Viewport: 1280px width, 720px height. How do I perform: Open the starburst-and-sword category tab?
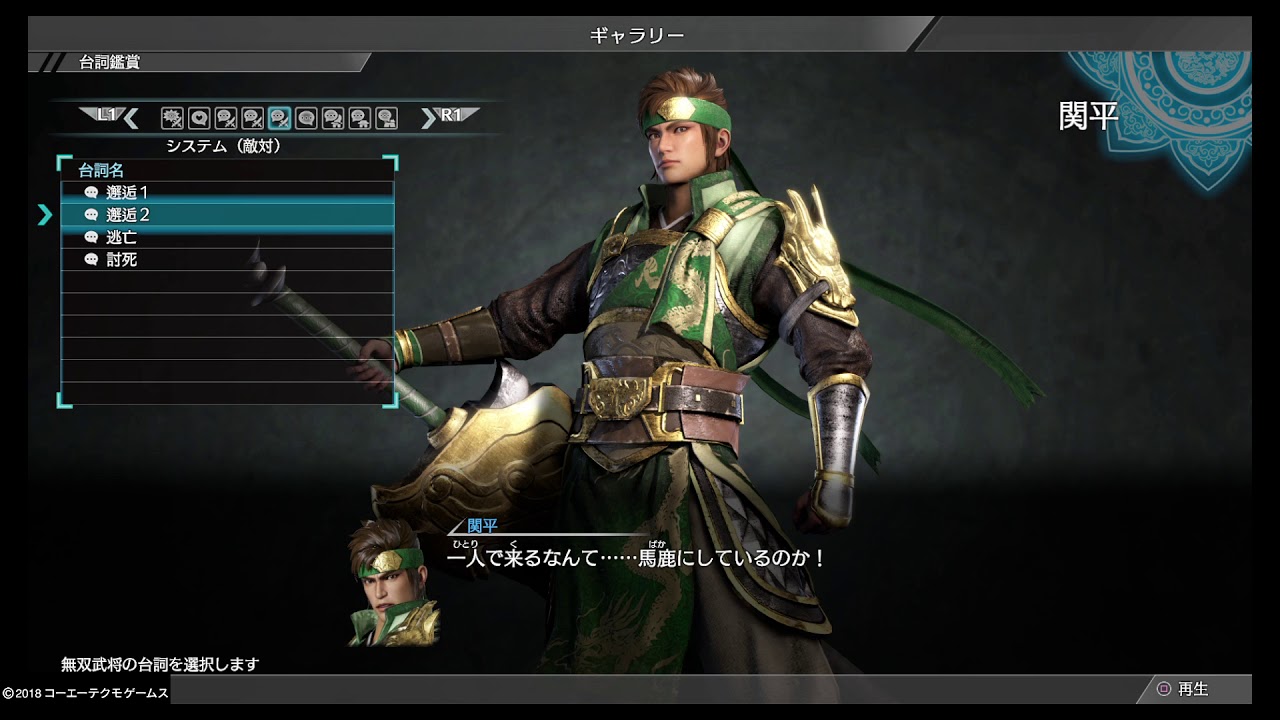[172, 118]
